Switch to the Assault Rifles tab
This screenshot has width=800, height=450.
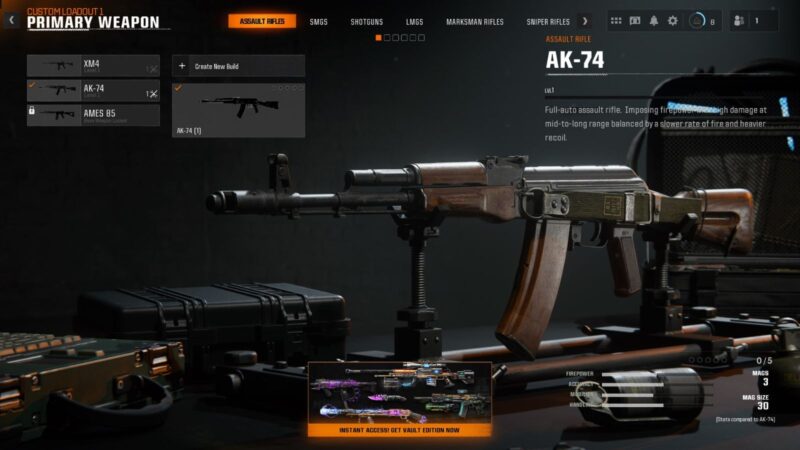click(262, 21)
